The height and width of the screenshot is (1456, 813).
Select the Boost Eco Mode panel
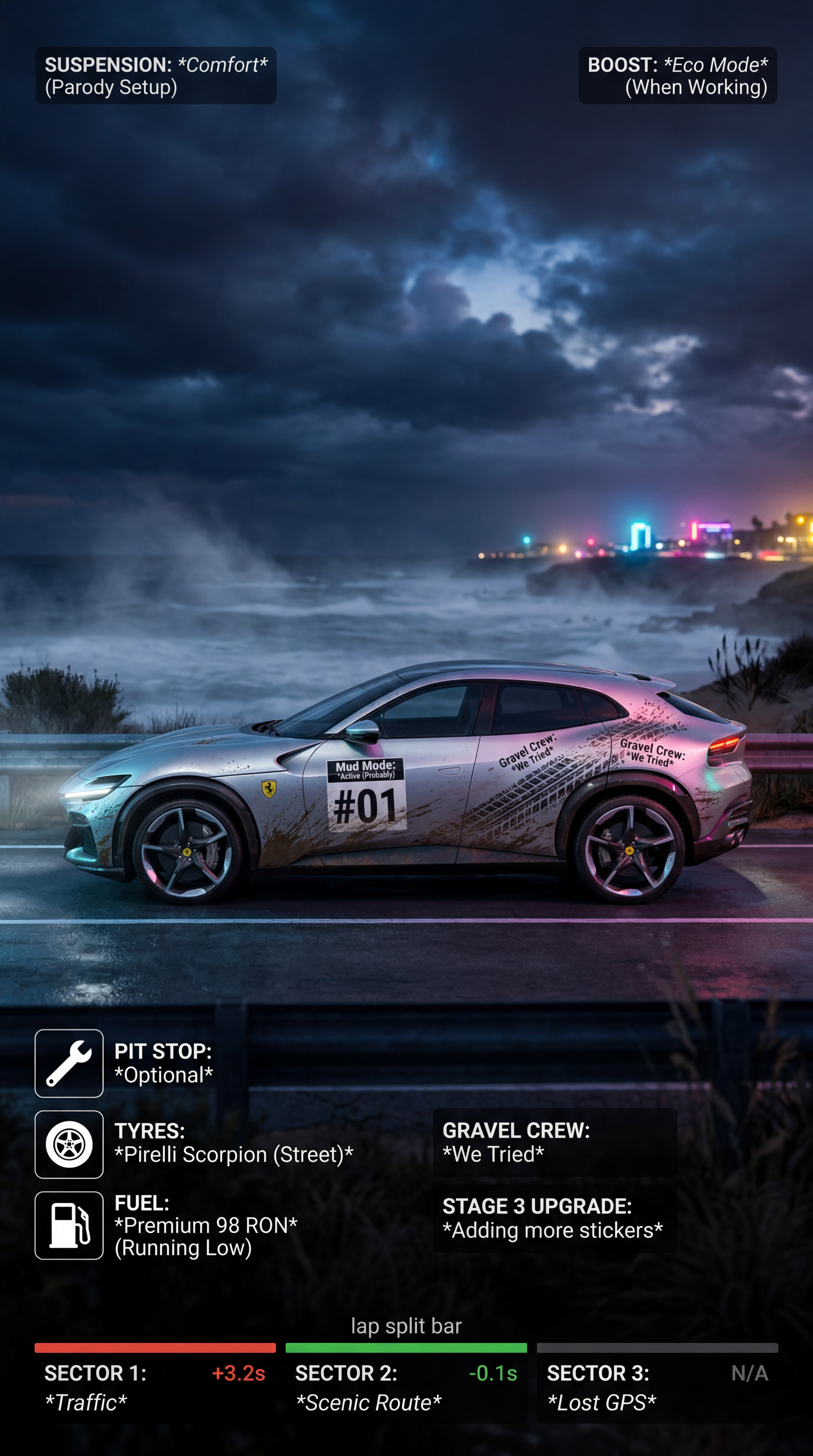(677, 76)
